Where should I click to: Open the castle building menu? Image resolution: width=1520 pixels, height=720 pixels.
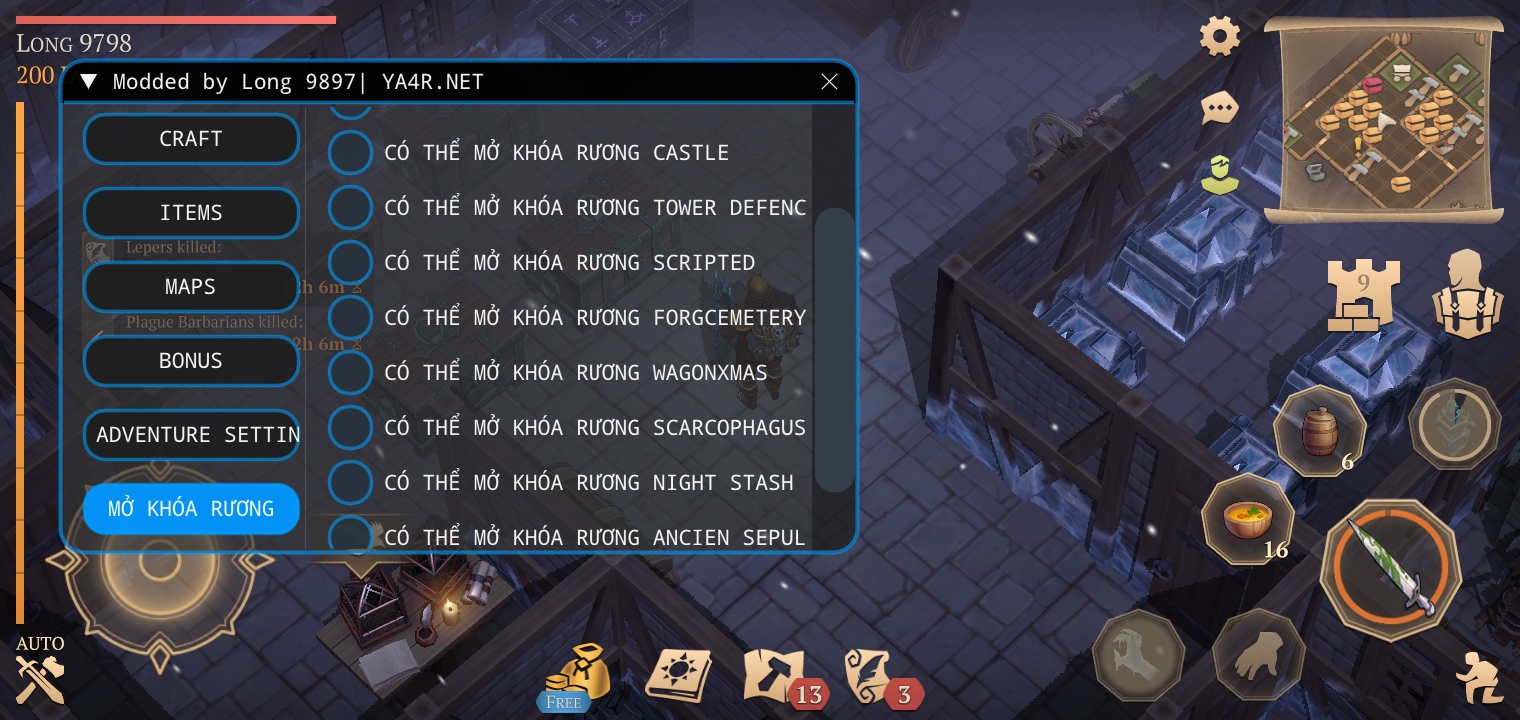pos(1362,293)
